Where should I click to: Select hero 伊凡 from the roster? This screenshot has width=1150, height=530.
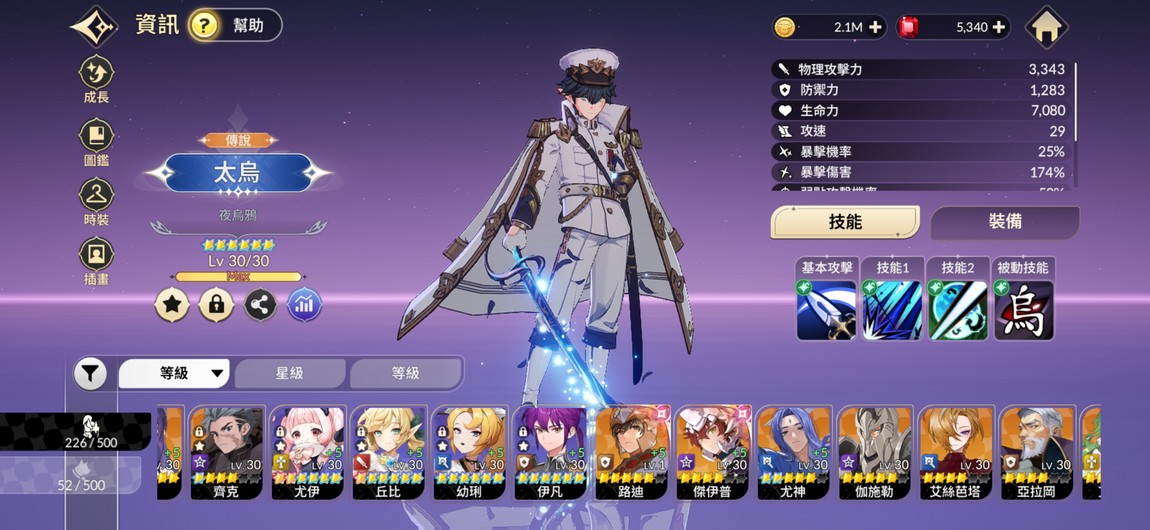pos(550,452)
